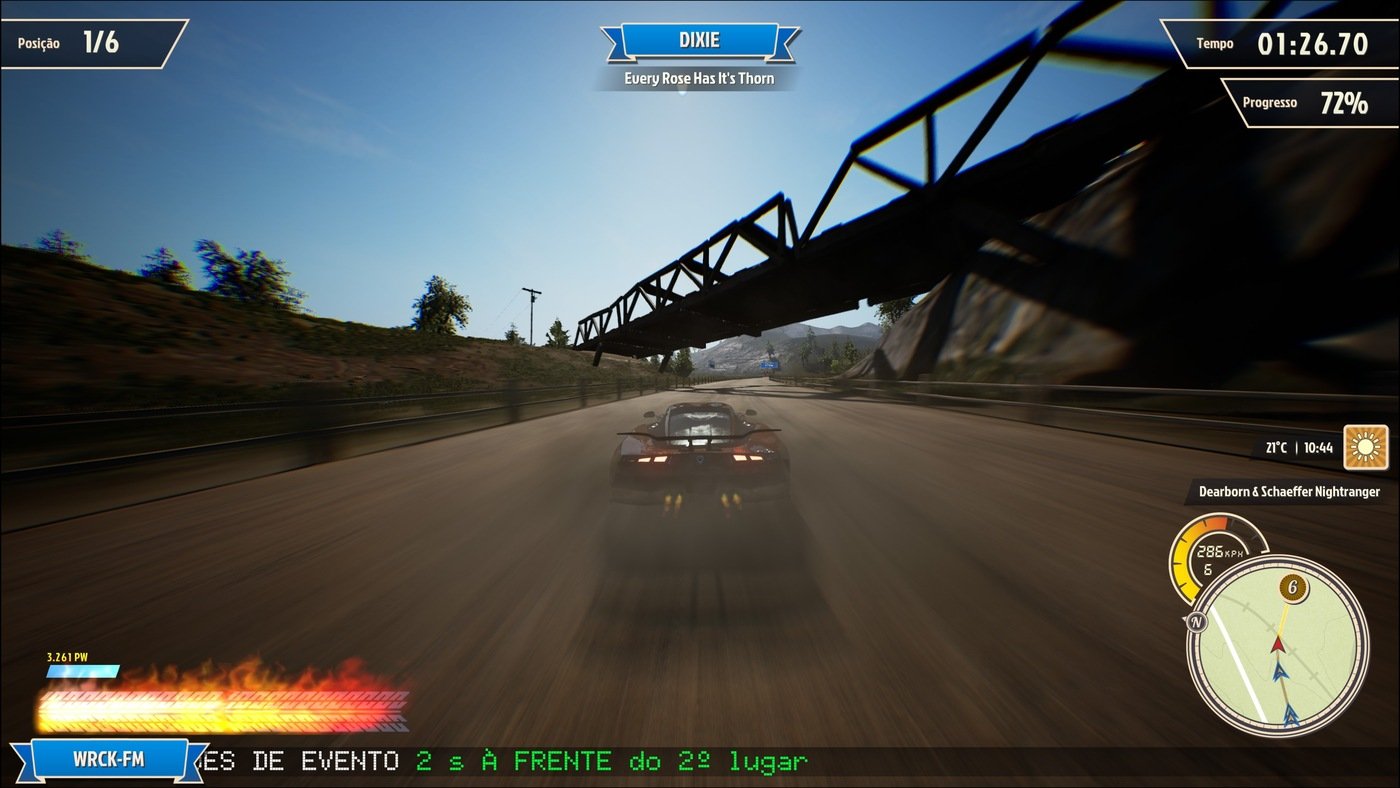
Task: Click the north compass marker on the minimap
Action: [1196, 622]
